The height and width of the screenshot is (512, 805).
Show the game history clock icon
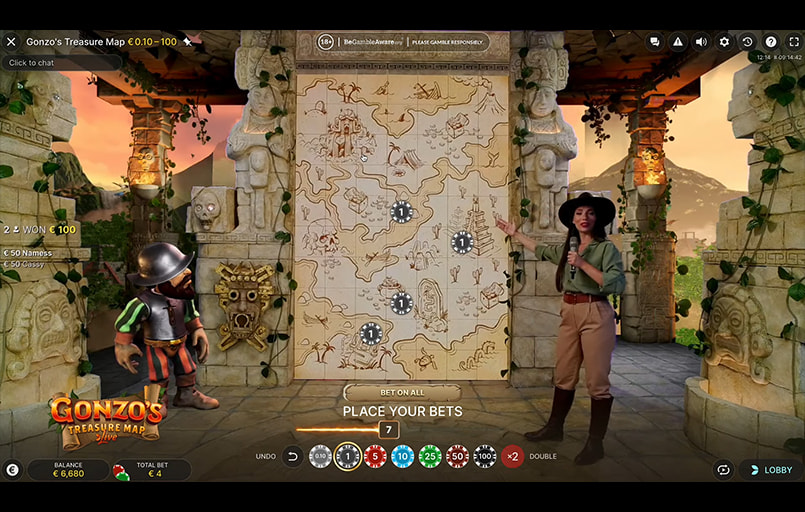[x=747, y=42]
